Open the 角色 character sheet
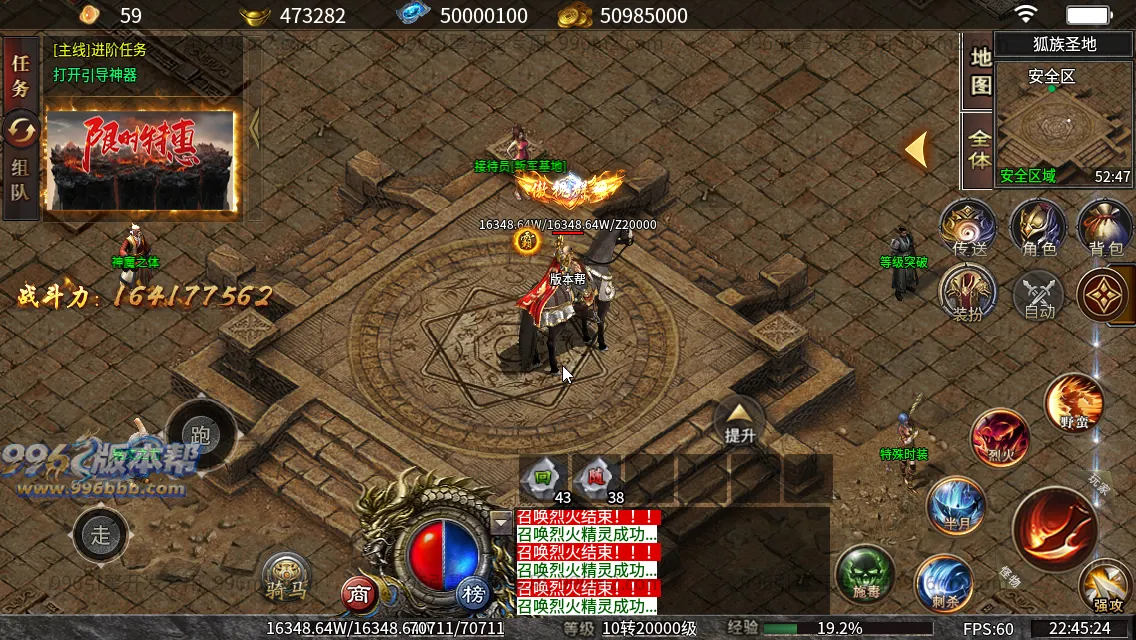 pos(1038,228)
